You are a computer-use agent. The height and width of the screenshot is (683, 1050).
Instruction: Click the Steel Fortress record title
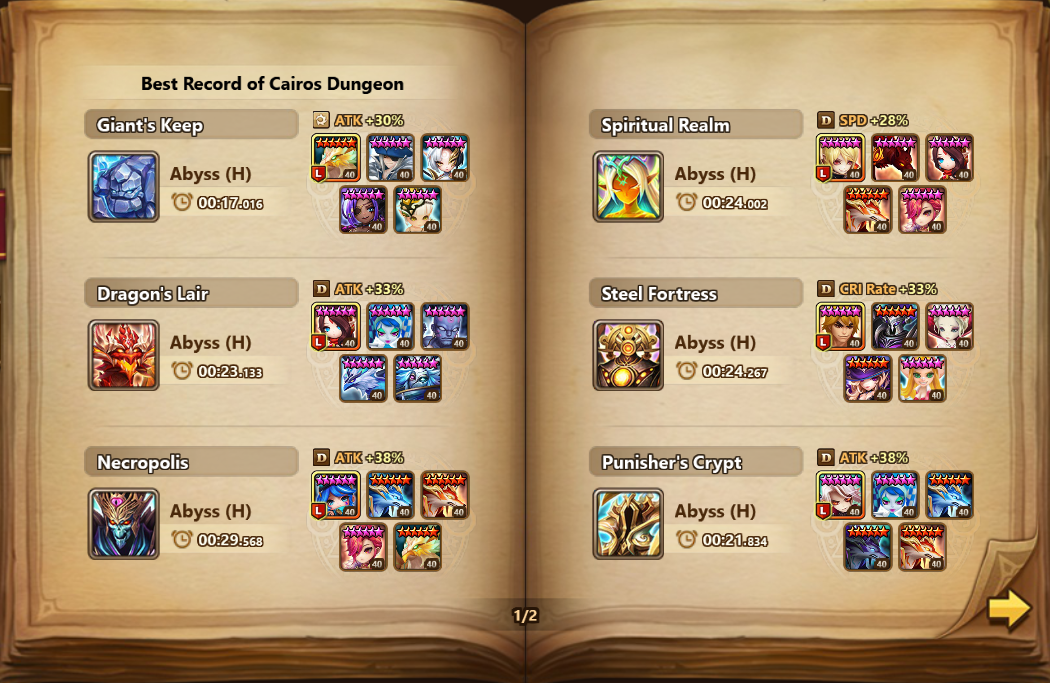[659, 294]
